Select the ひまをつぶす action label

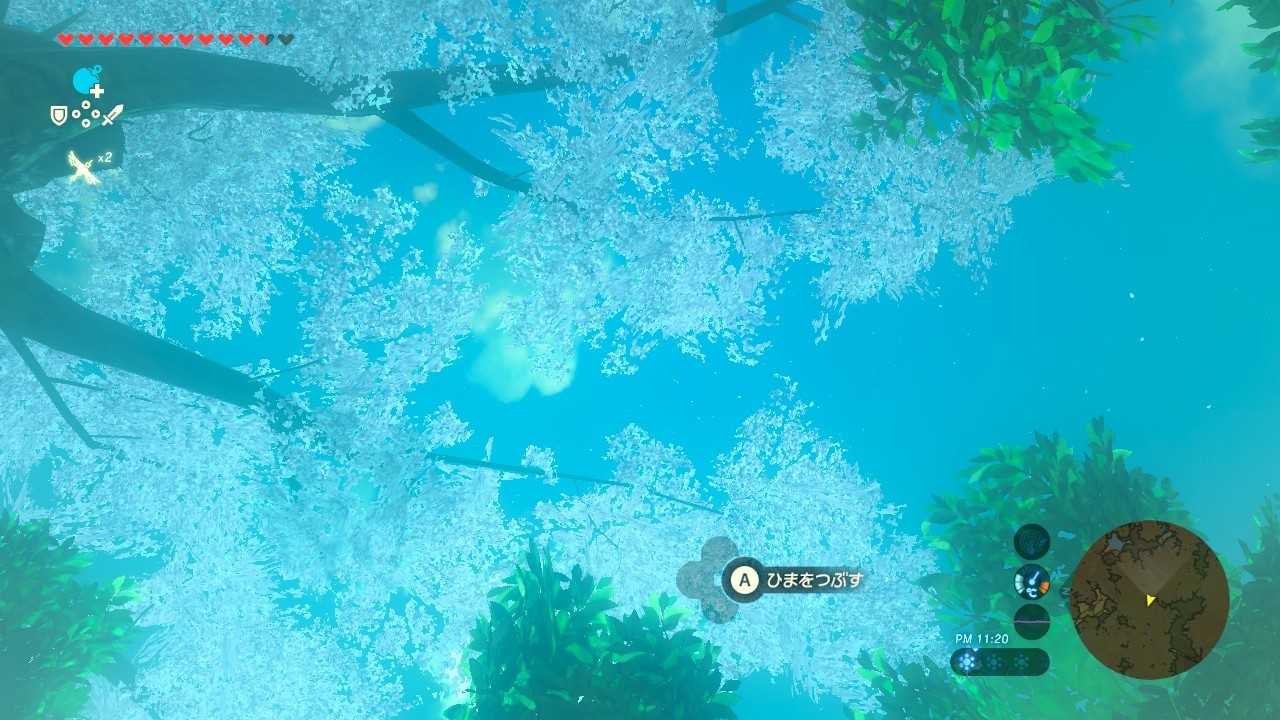[815, 578]
